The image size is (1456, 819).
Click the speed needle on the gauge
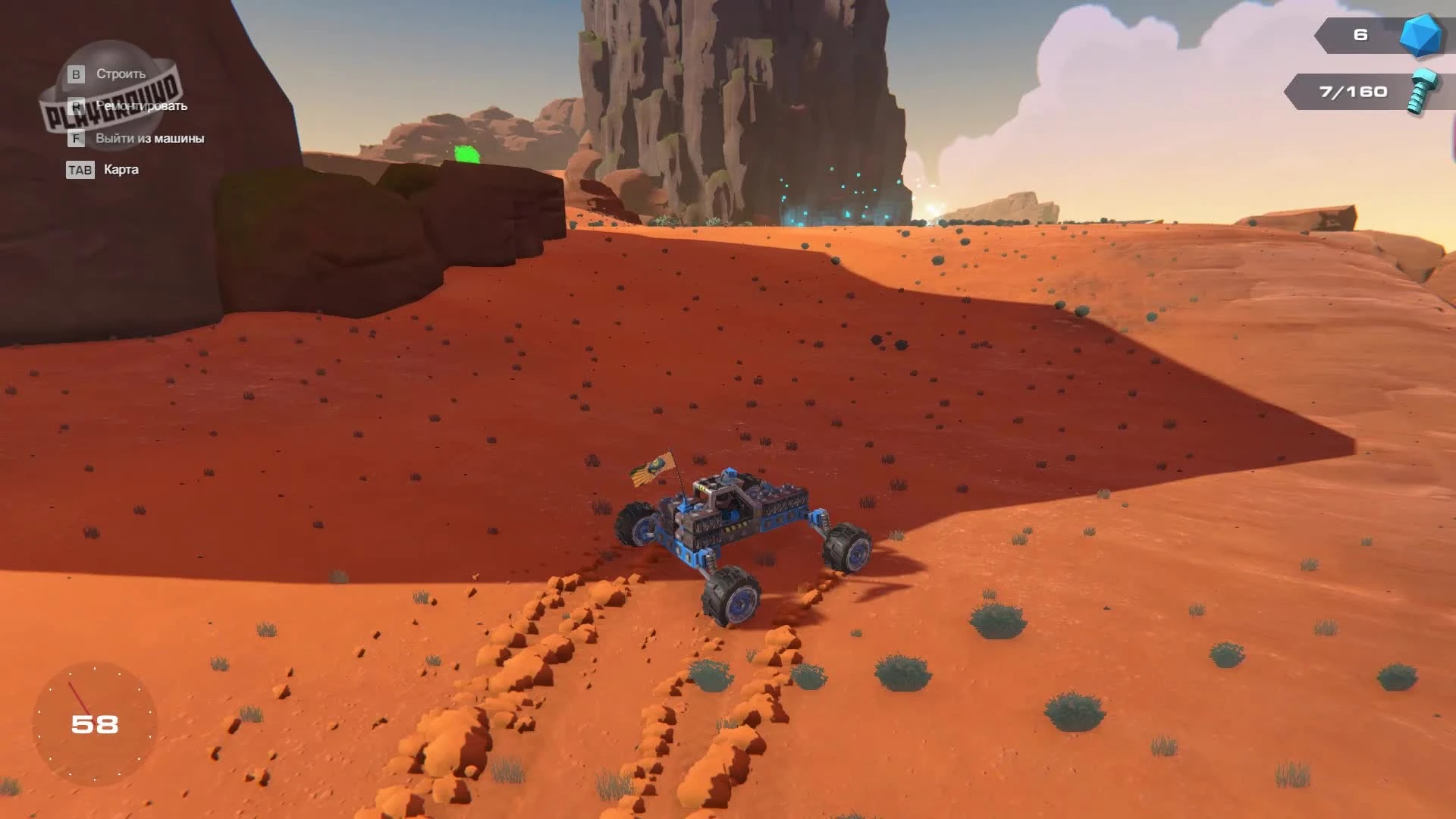83,701
